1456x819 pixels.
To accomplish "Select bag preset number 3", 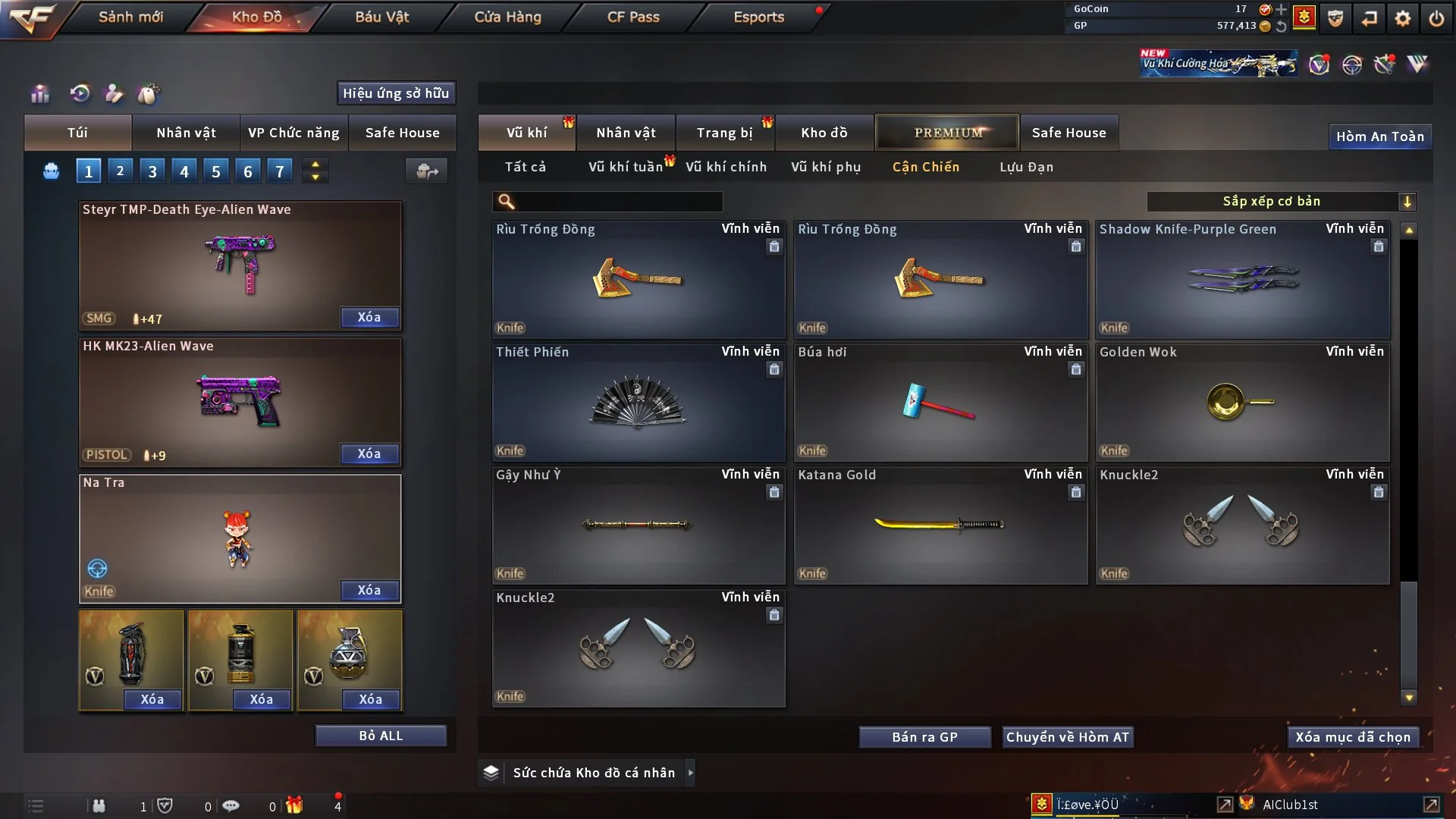I will click(152, 171).
